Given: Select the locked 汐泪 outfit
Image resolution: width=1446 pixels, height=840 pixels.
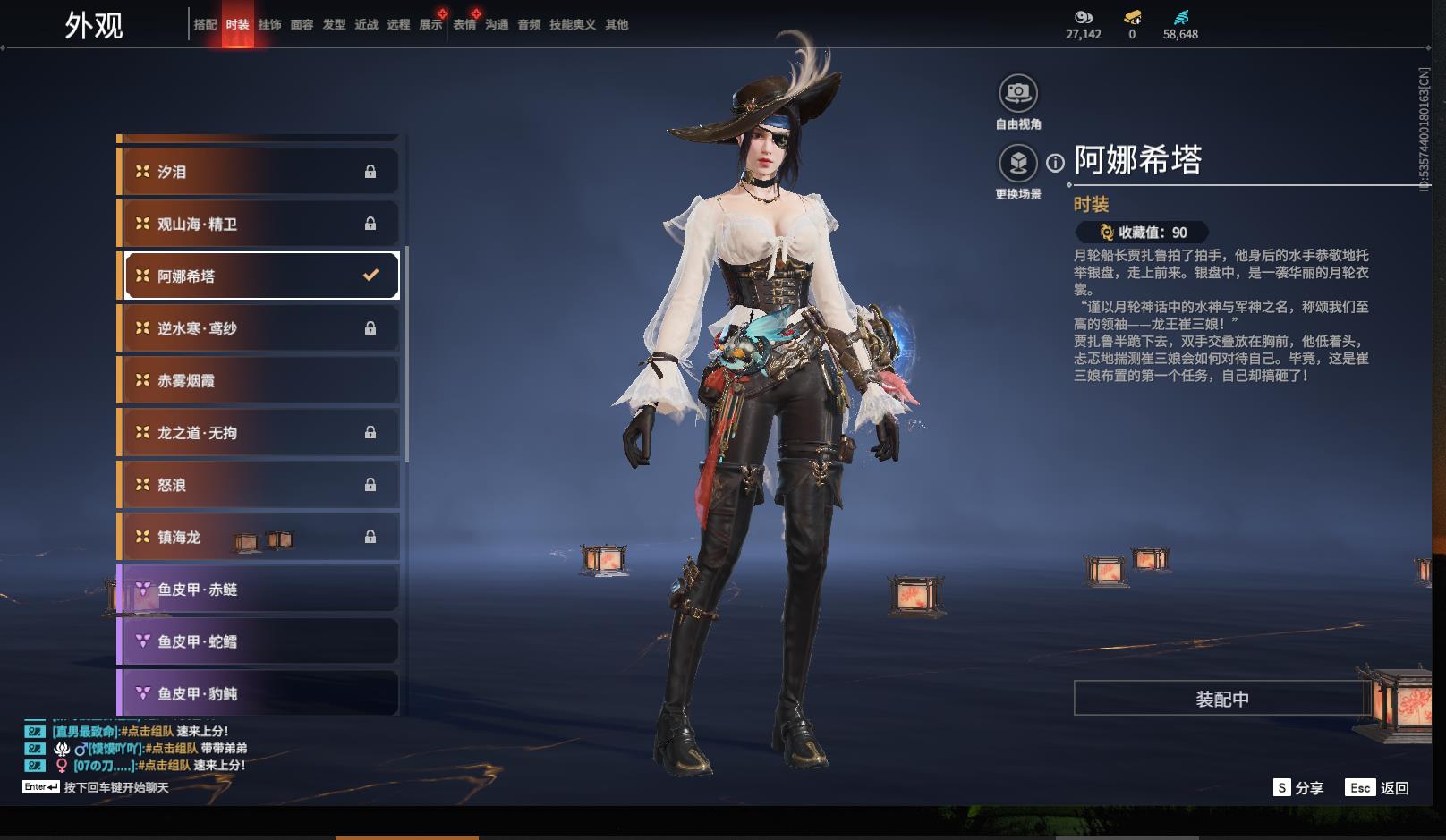Looking at the screenshot, I should (x=259, y=172).
